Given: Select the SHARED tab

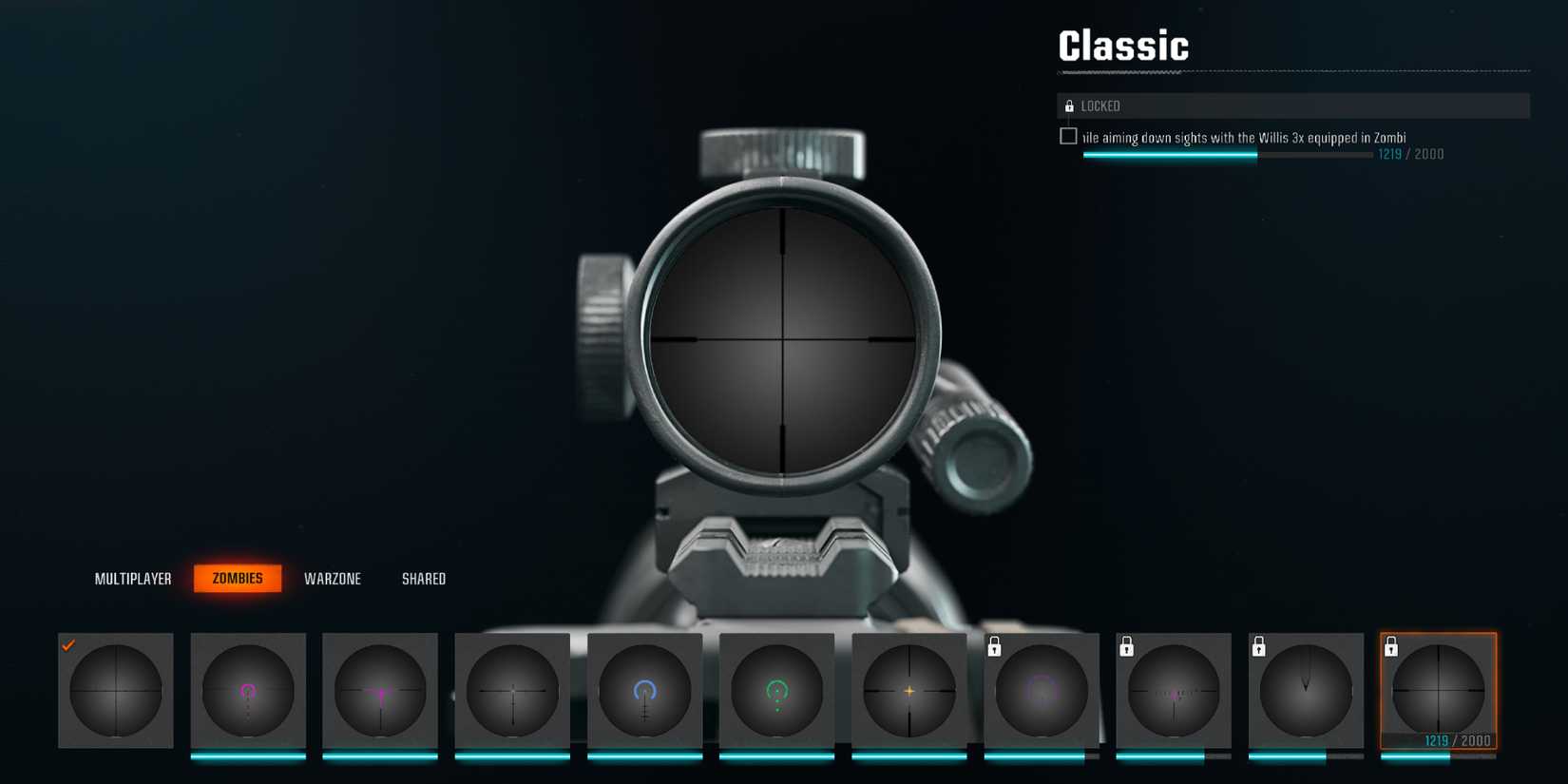Looking at the screenshot, I should [423, 578].
